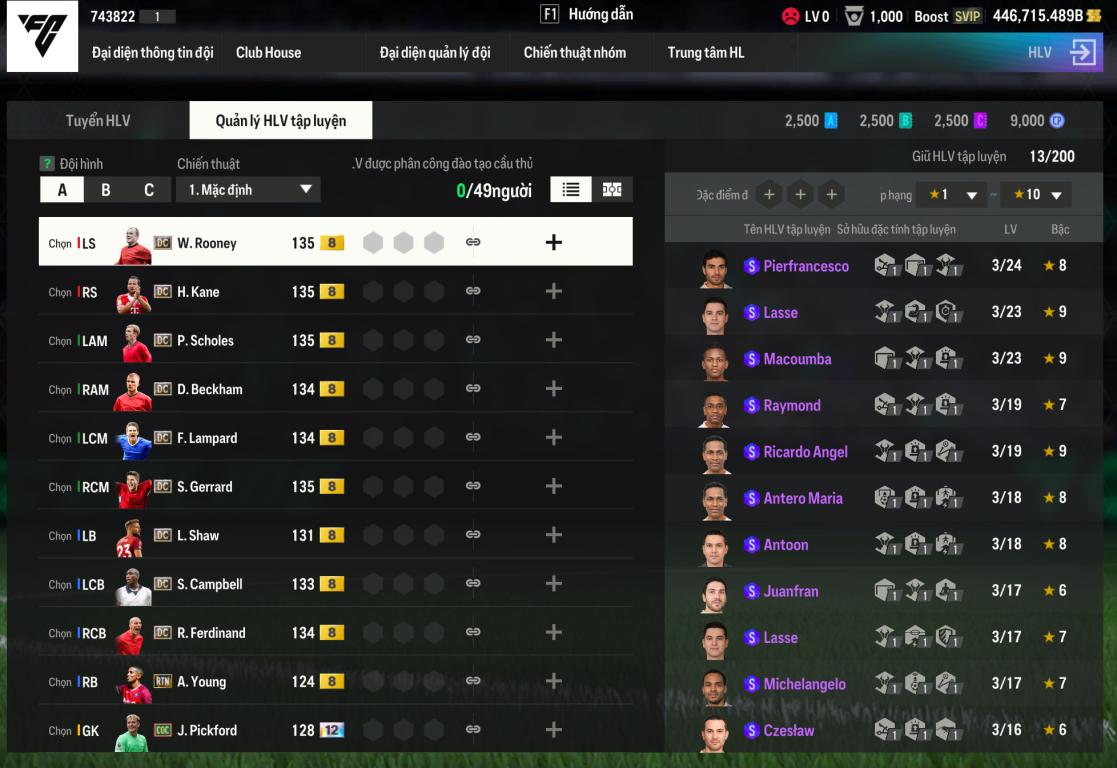The height and width of the screenshot is (768, 1117).
Task: Select squad C button
Action: [149, 190]
